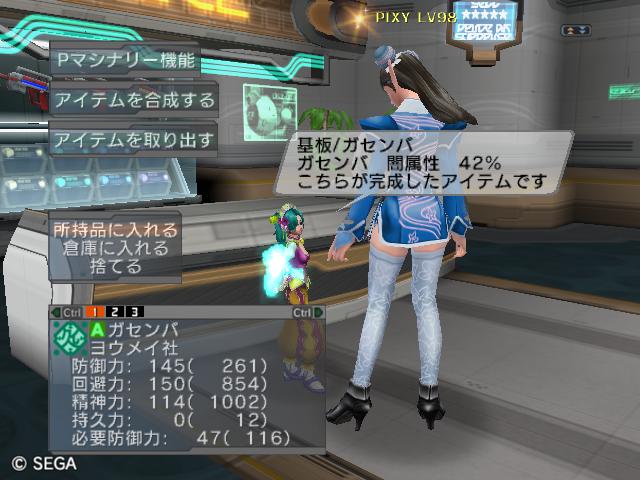This screenshot has width=640, height=480.
Task: Select 倉庫に入れる (send to storage)
Action: point(115,249)
